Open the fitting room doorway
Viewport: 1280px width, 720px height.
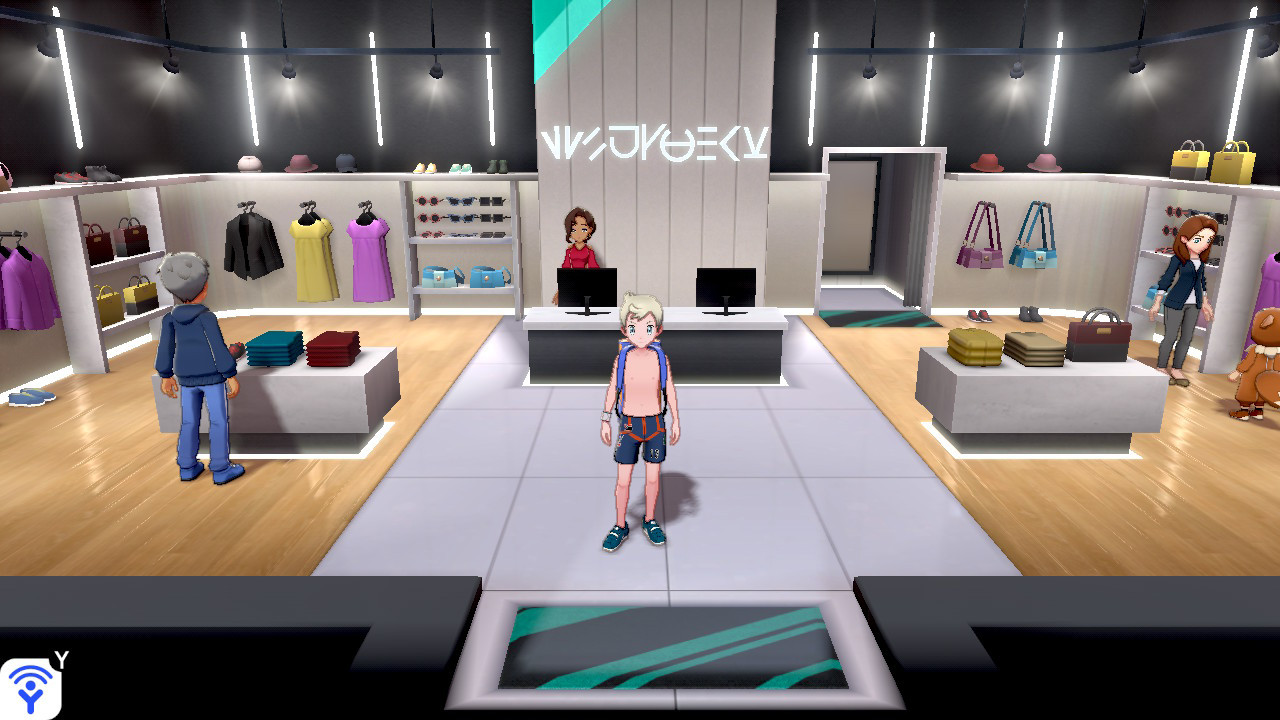tap(857, 230)
